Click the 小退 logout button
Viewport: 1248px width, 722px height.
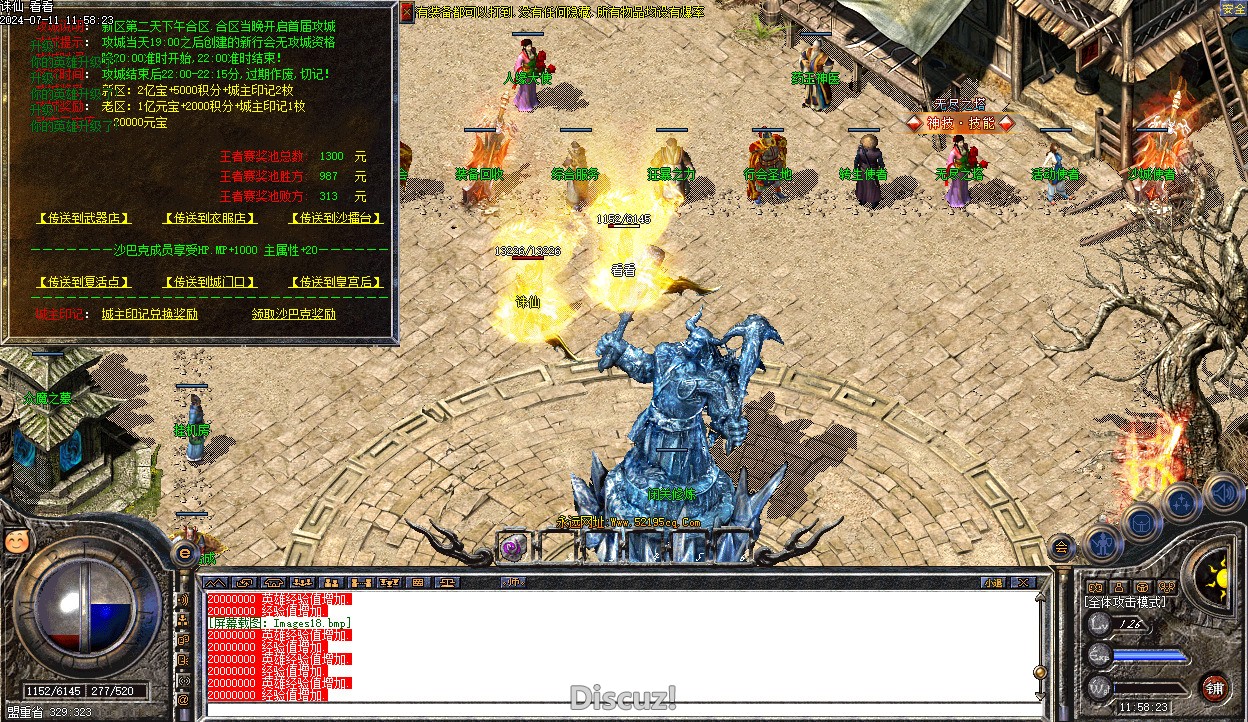coord(992,582)
